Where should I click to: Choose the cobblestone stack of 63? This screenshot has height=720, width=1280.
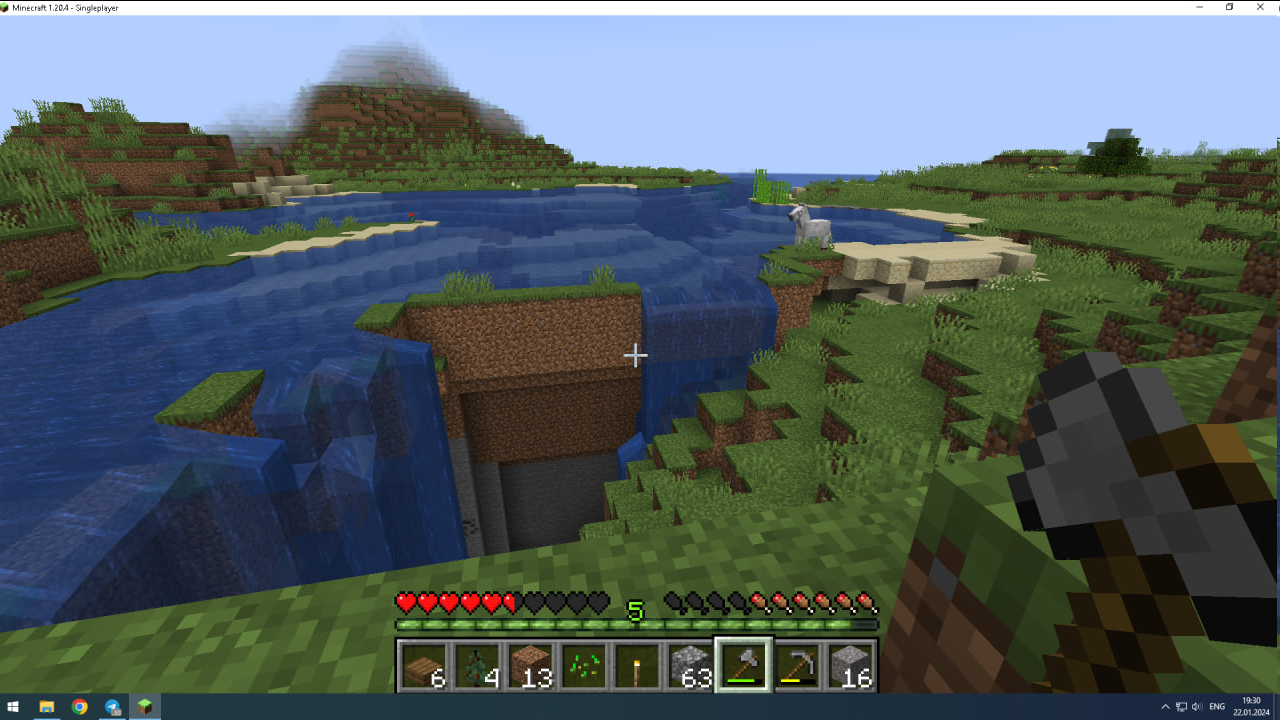(x=689, y=665)
